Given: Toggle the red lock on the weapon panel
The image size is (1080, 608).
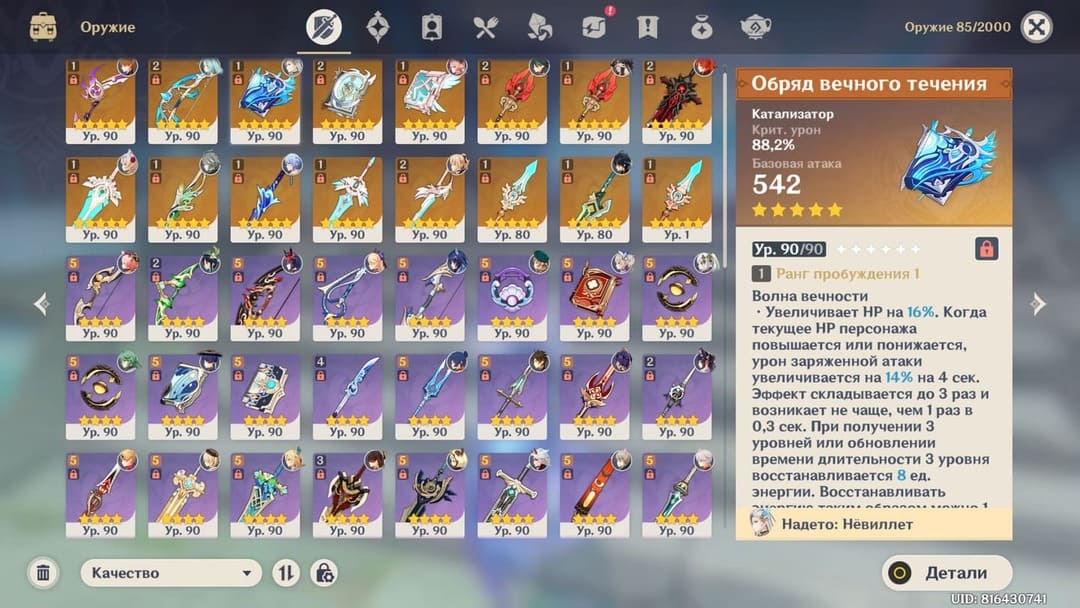Looking at the screenshot, I should click(986, 249).
